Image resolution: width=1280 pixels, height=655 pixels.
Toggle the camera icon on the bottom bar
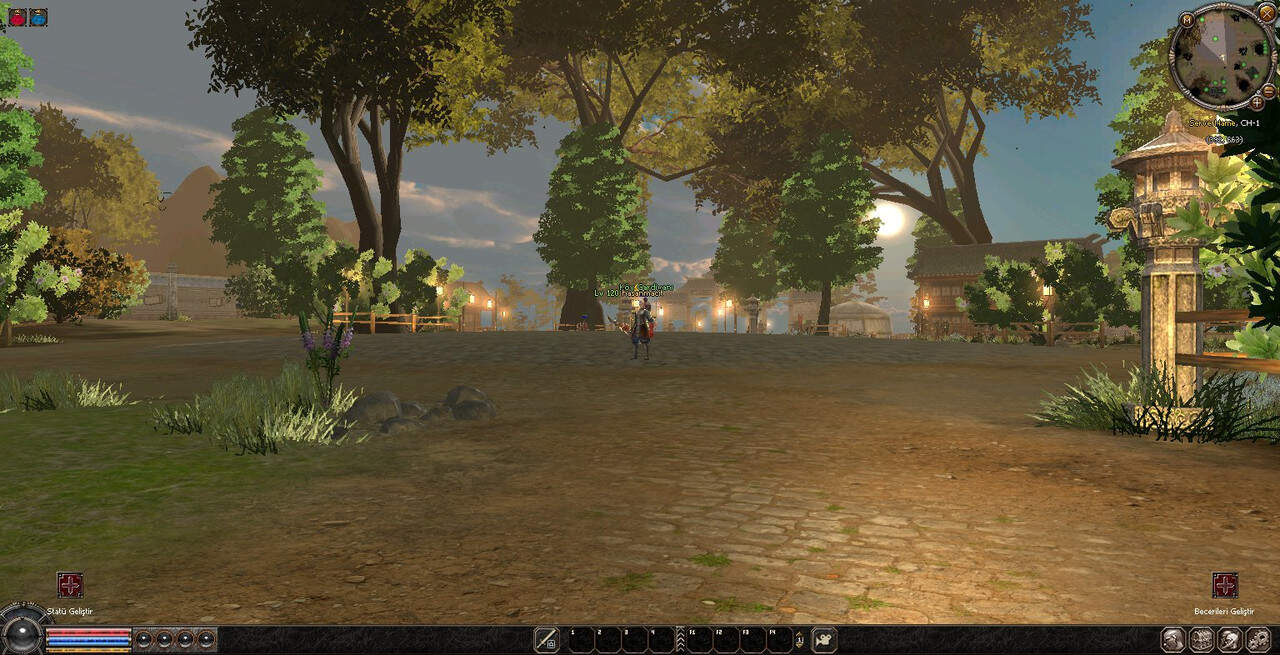(x=824, y=639)
